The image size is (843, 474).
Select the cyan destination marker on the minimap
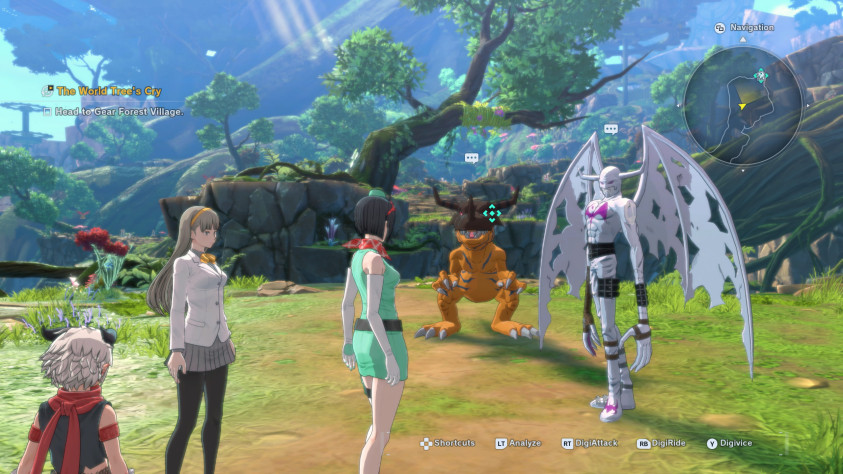(761, 74)
